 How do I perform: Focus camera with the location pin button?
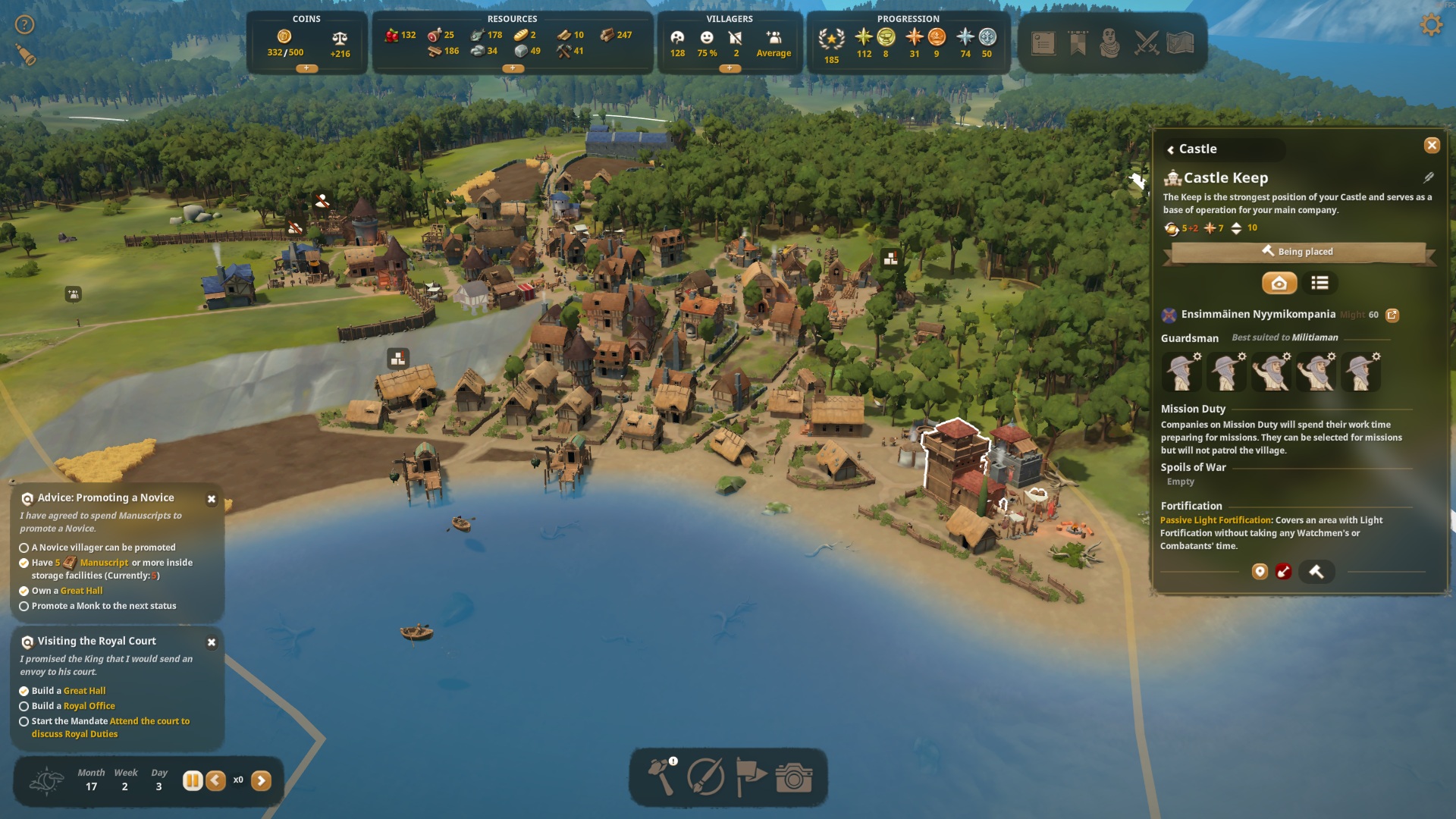(x=1260, y=572)
